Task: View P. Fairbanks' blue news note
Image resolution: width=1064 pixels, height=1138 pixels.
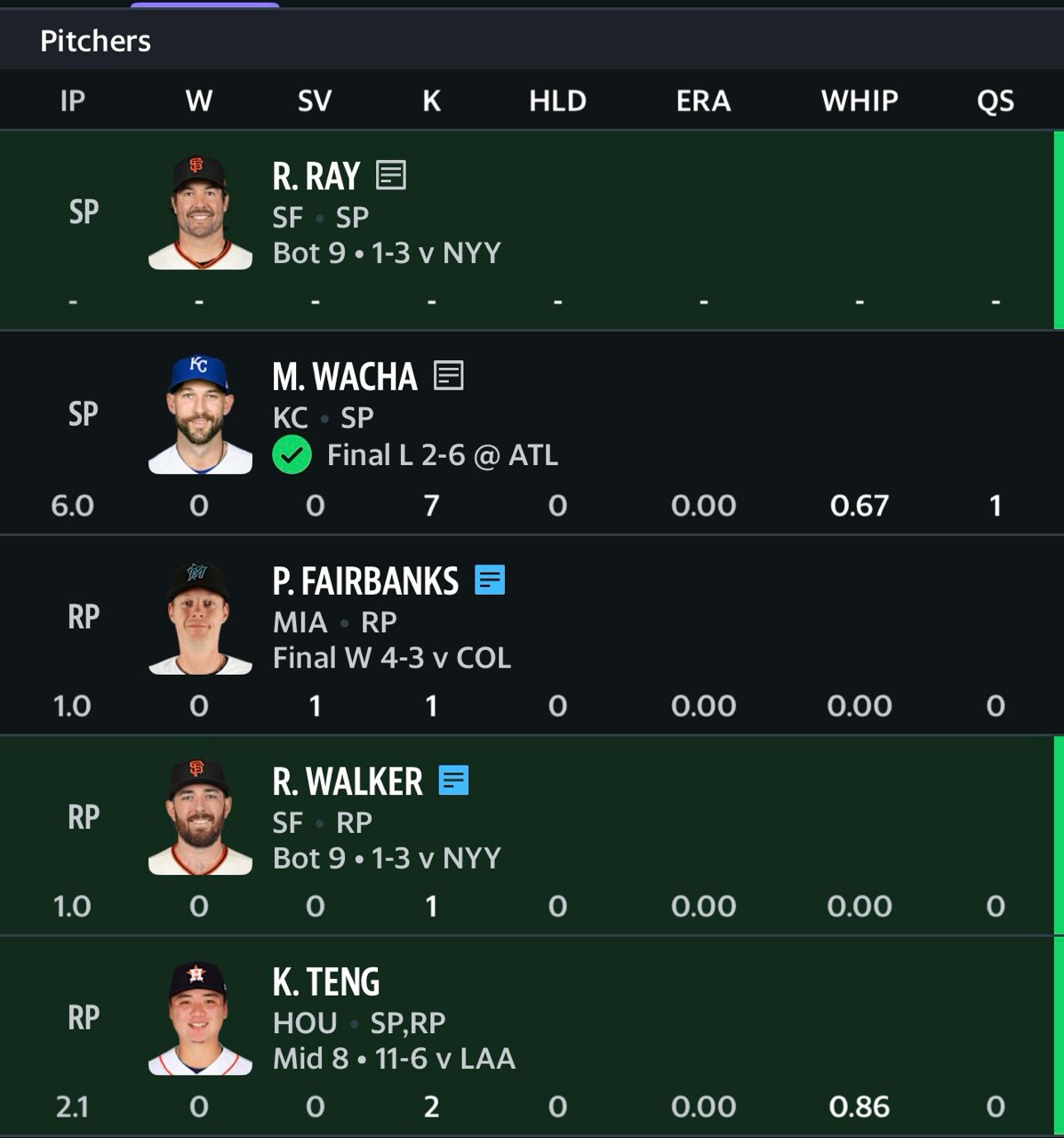Action: coord(490,580)
